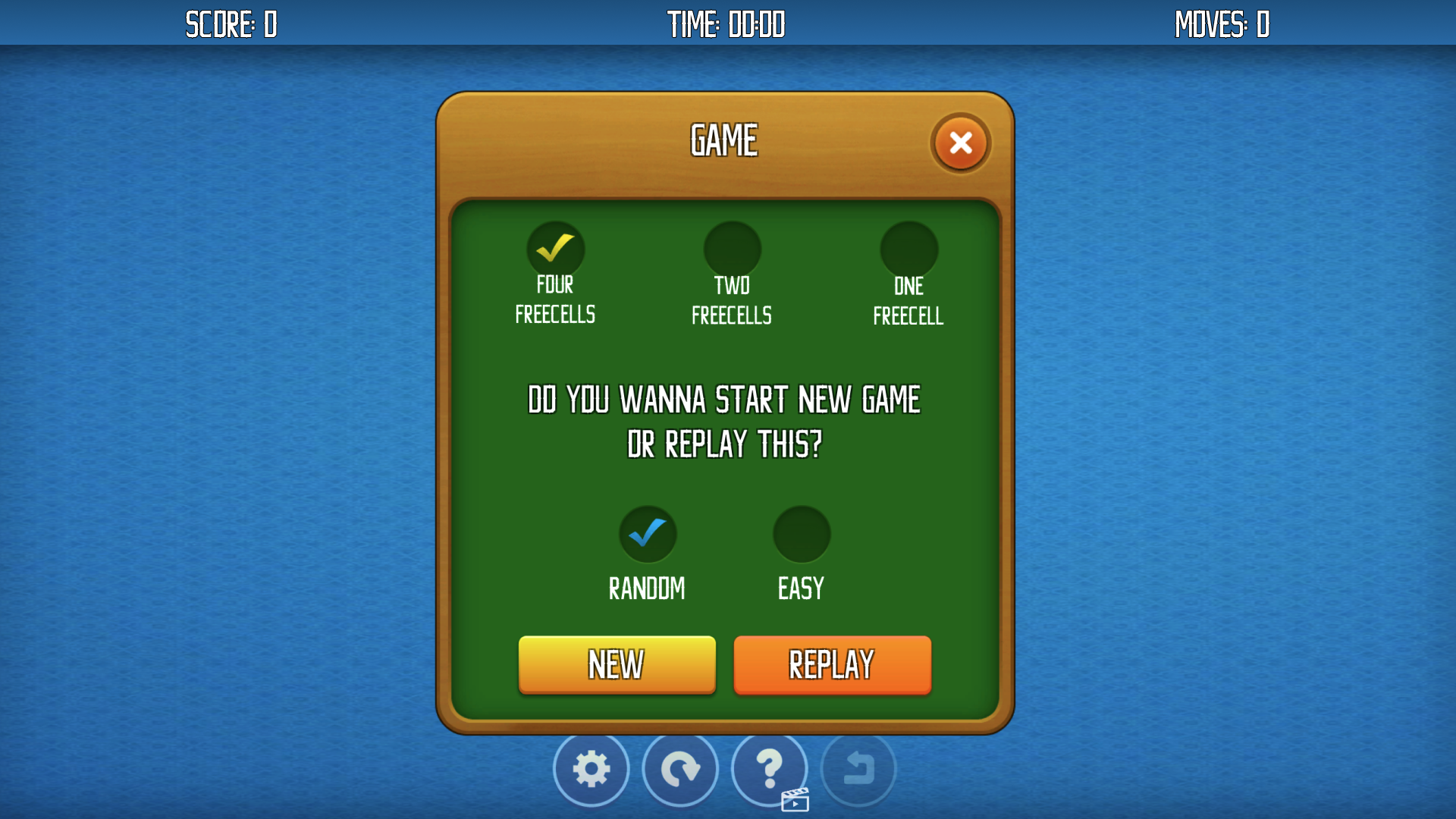
Task: Switch from Random to Easy mode
Action: click(x=801, y=534)
